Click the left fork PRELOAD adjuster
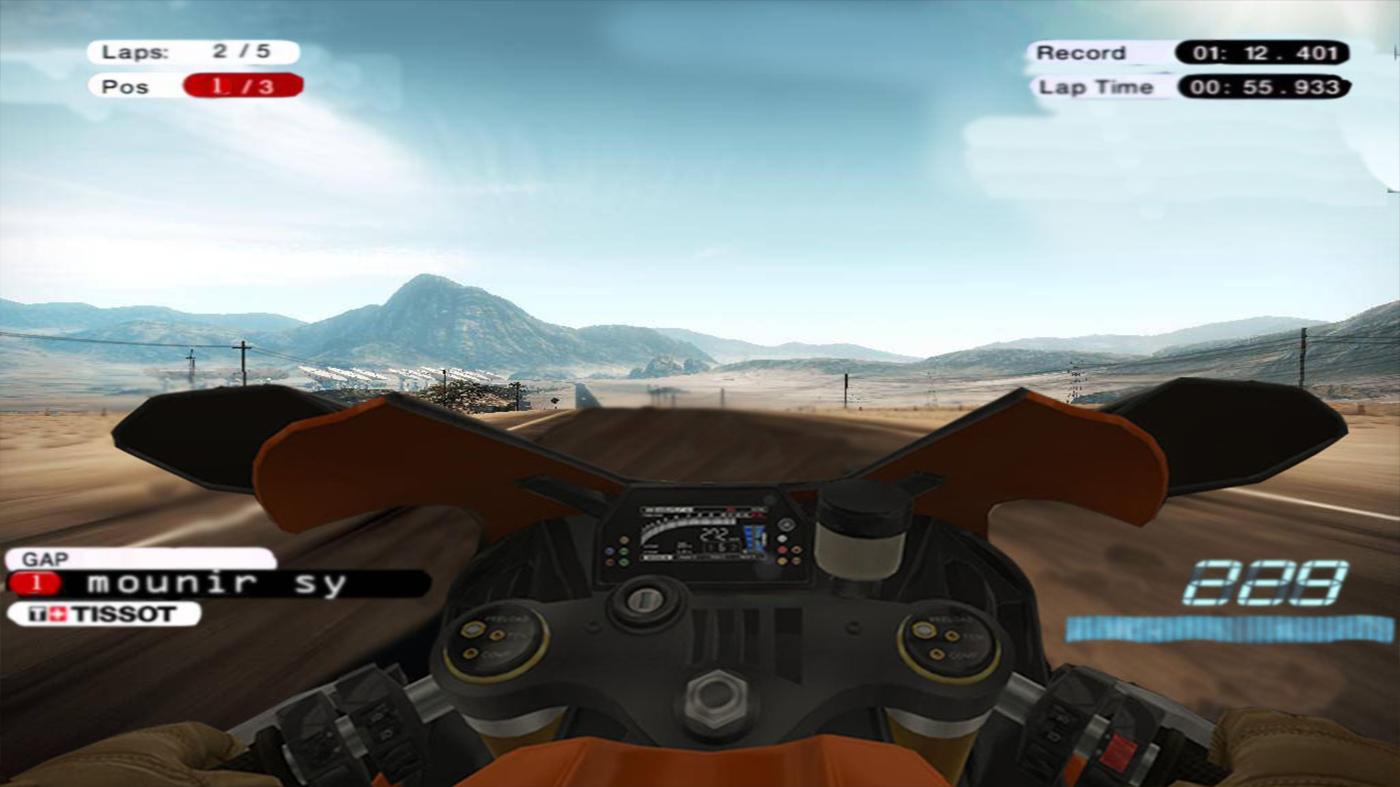1400x787 pixels. (471, 629)
